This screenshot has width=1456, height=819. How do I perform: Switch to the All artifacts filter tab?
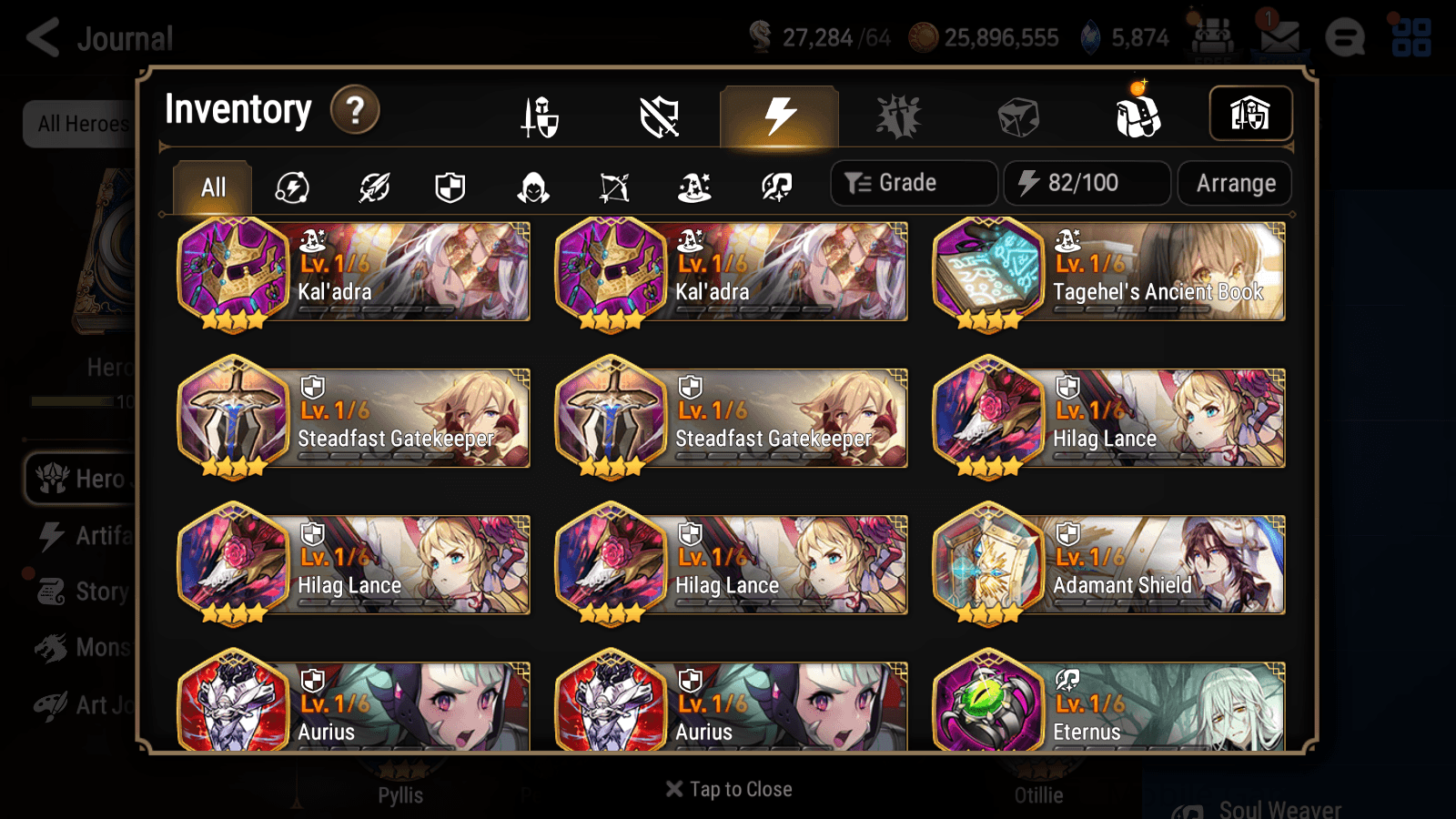[211, 187]
